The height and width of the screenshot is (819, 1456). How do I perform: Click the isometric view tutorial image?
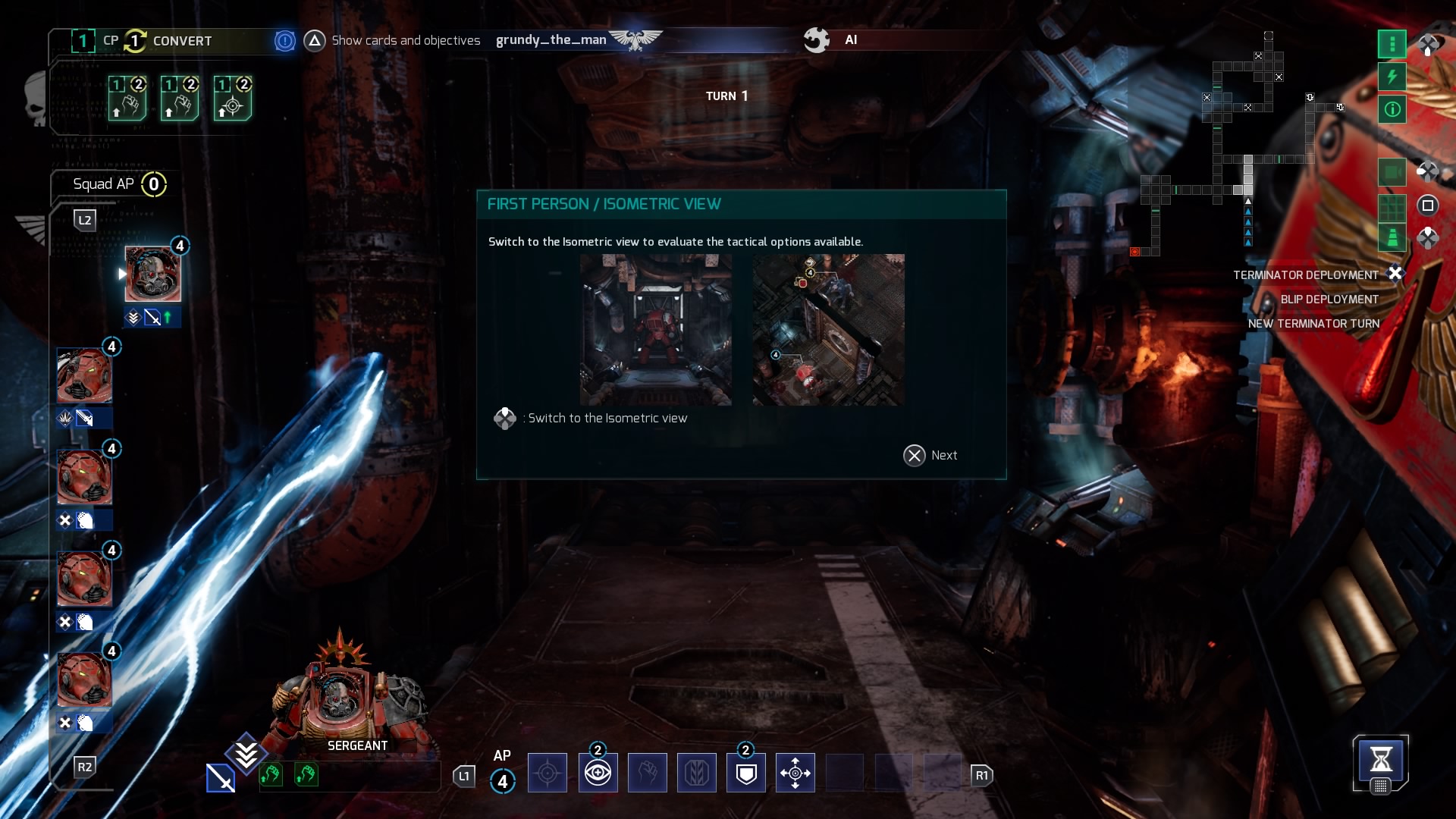coord(828,330)
